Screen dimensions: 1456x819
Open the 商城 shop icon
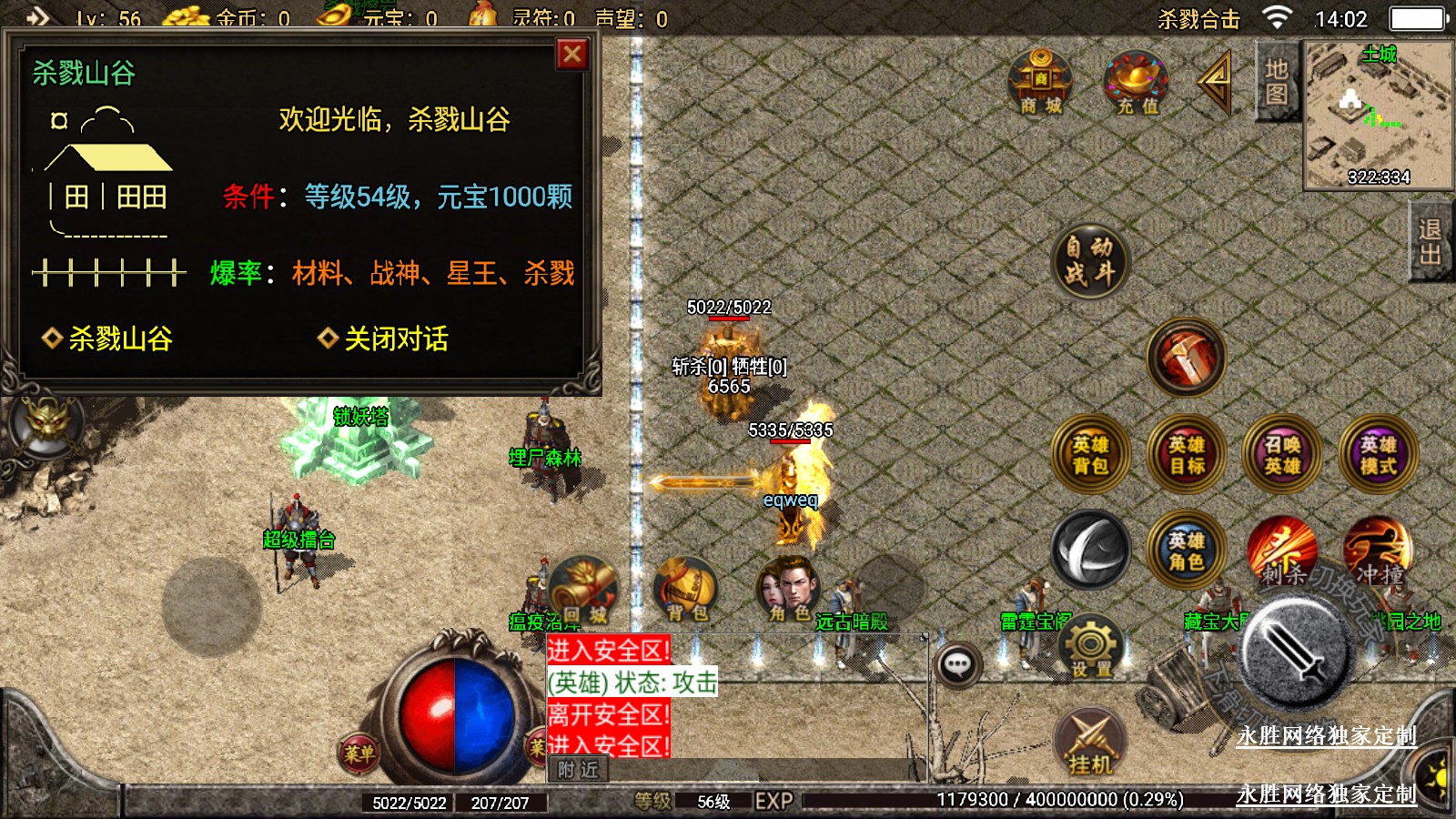[1040, 83]
